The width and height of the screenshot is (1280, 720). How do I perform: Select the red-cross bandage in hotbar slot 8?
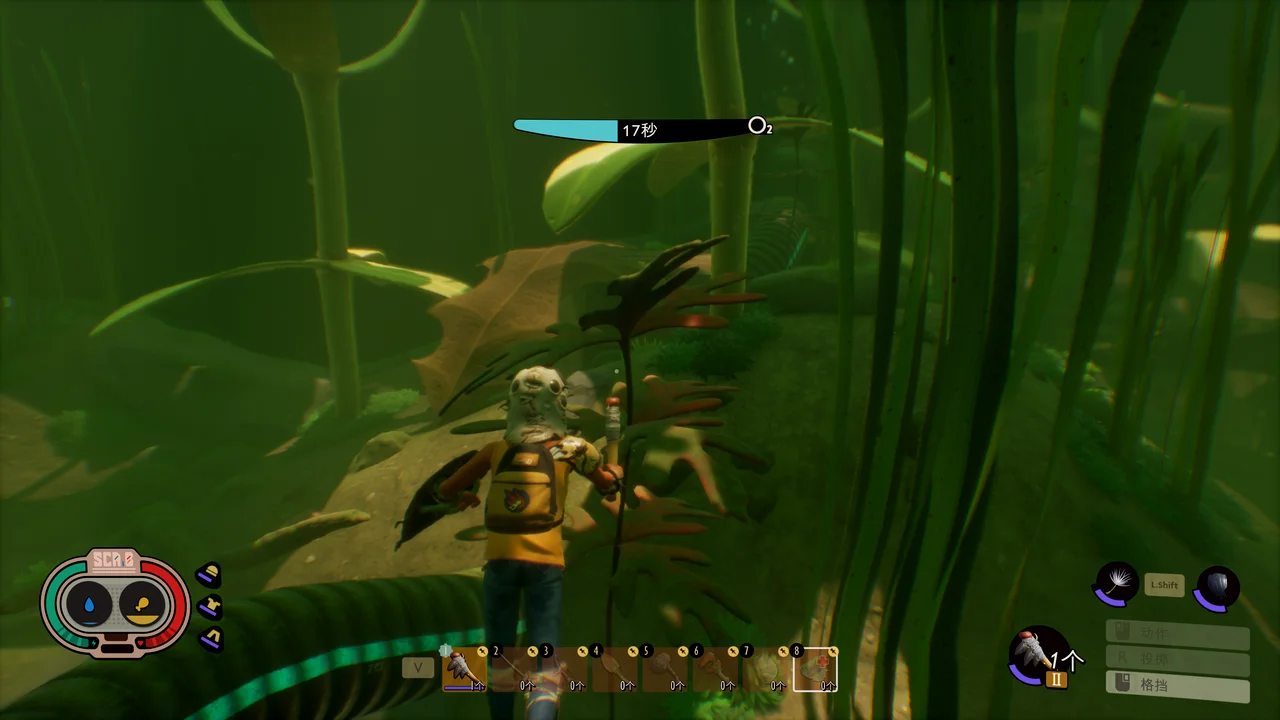click(x=815, y=669)
